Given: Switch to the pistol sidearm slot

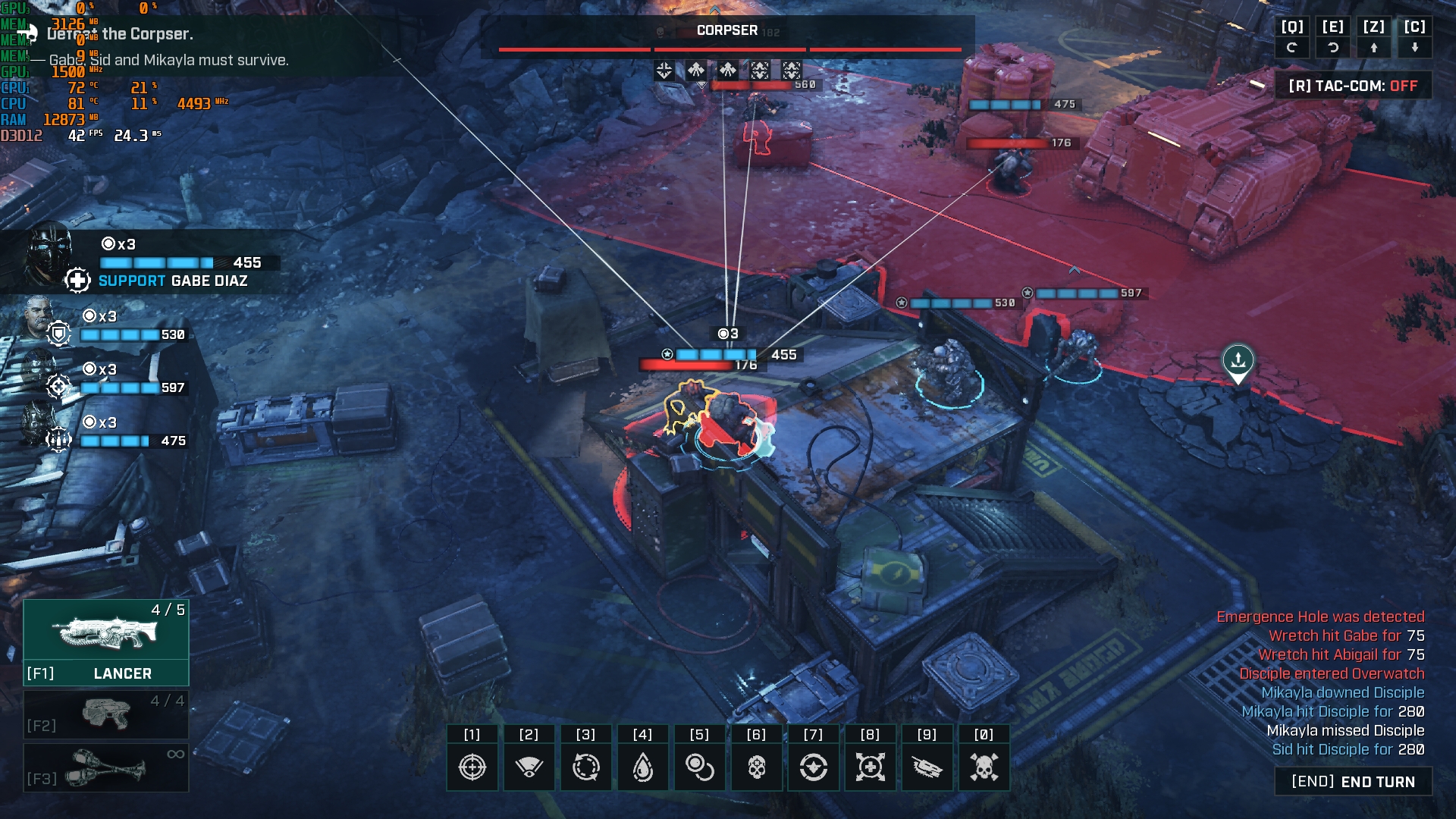Looking at the screenshot, I should [106, 714].
